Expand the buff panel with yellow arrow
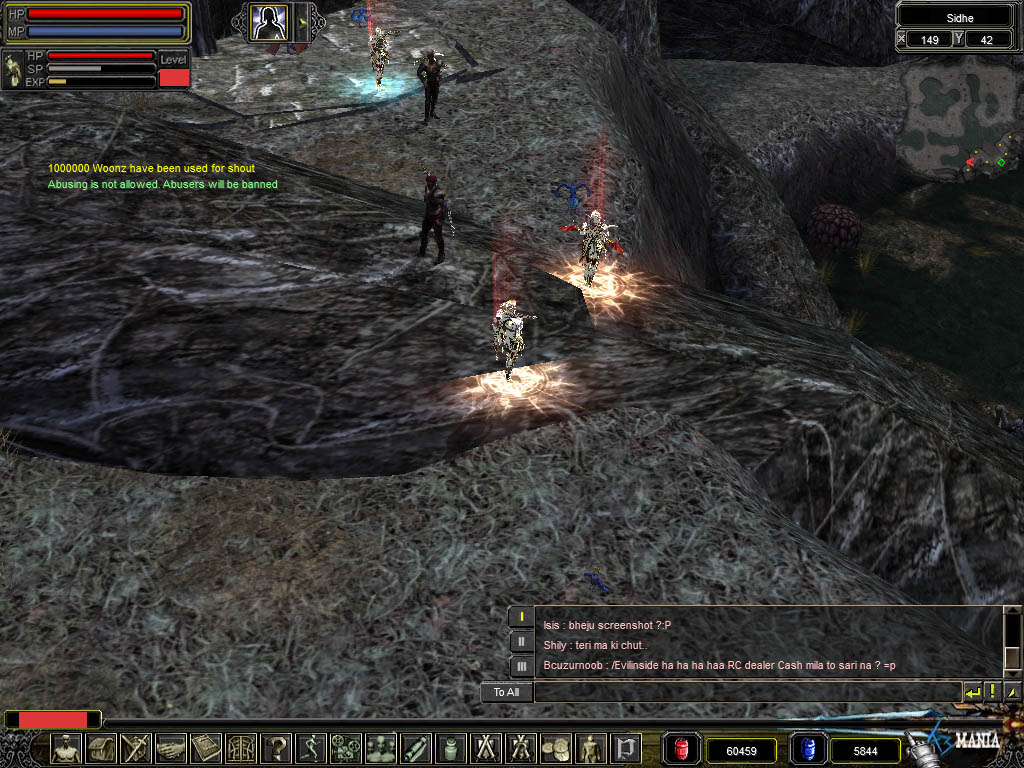 [x=301, y=21]
